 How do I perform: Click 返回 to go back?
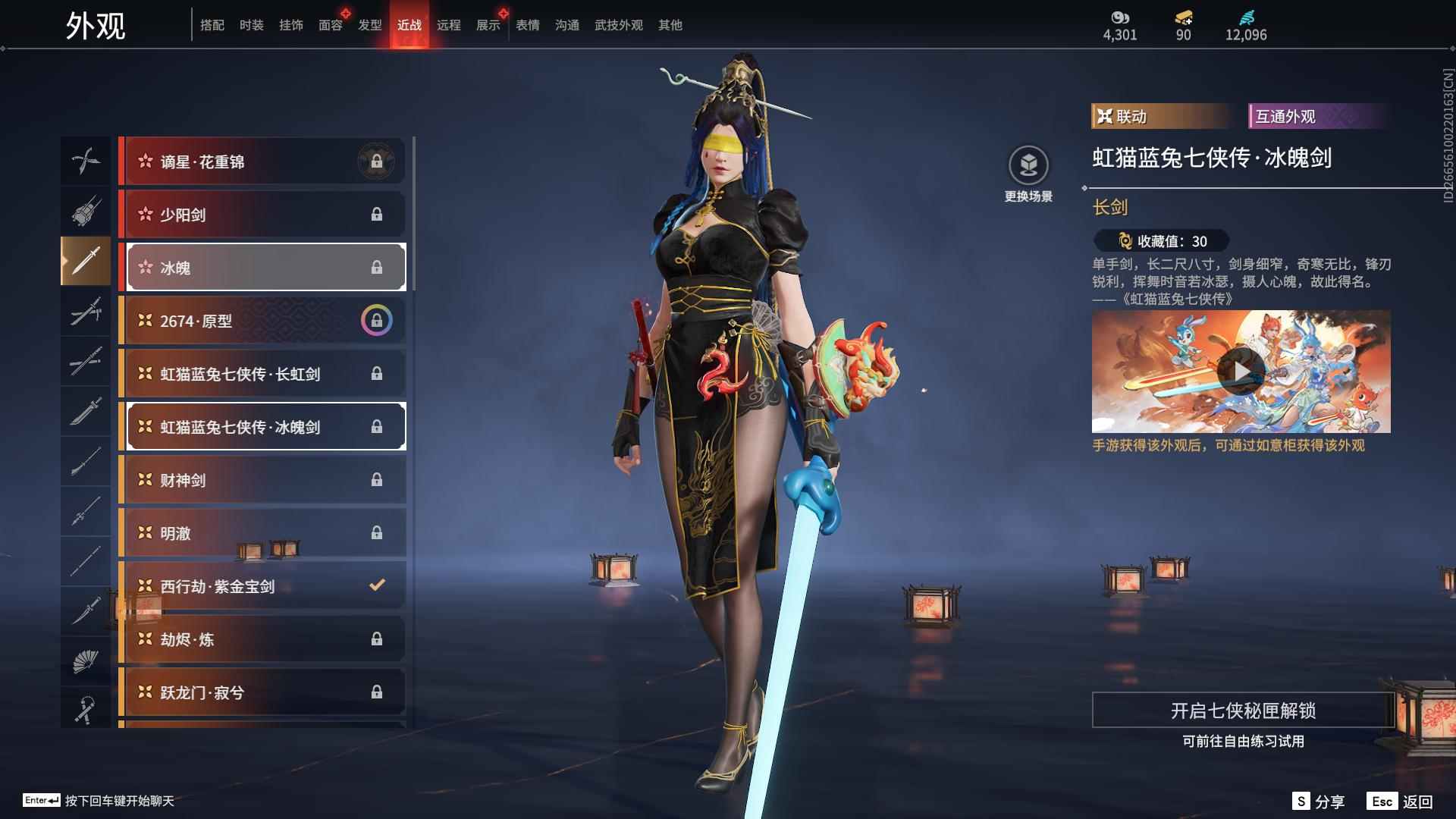[x=1401, y=802]
